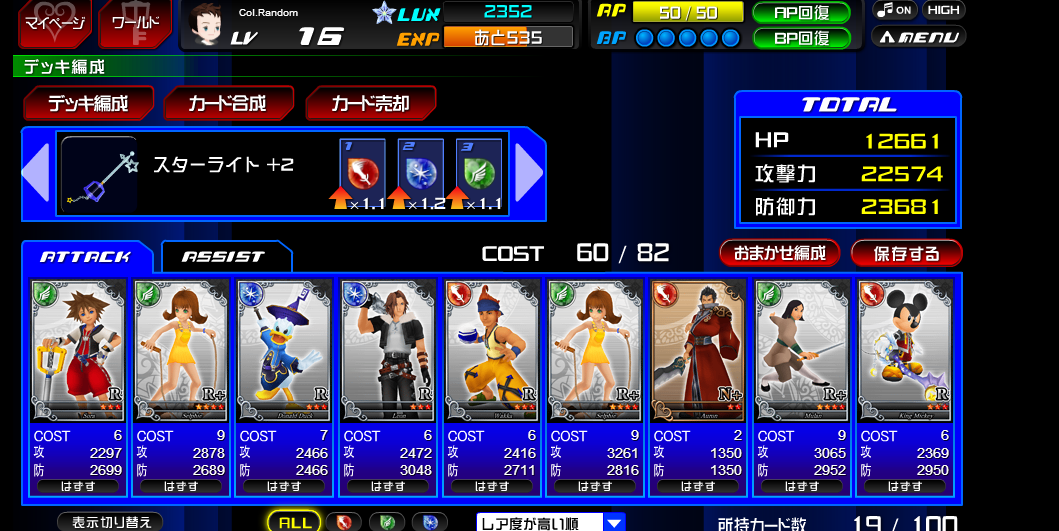
Task: Select the デッキ編成 deck edit button
Action: click(x=89, y=104)
